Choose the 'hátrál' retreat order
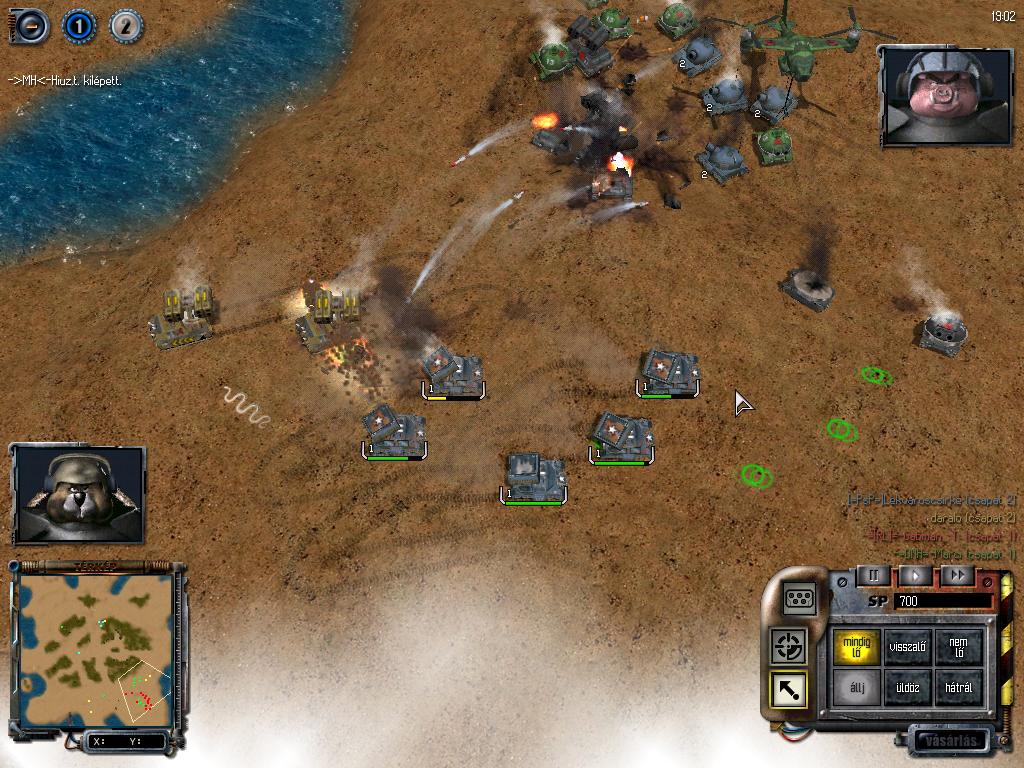The height and width of the screenshot is (768, 1024). pos(958,688)
